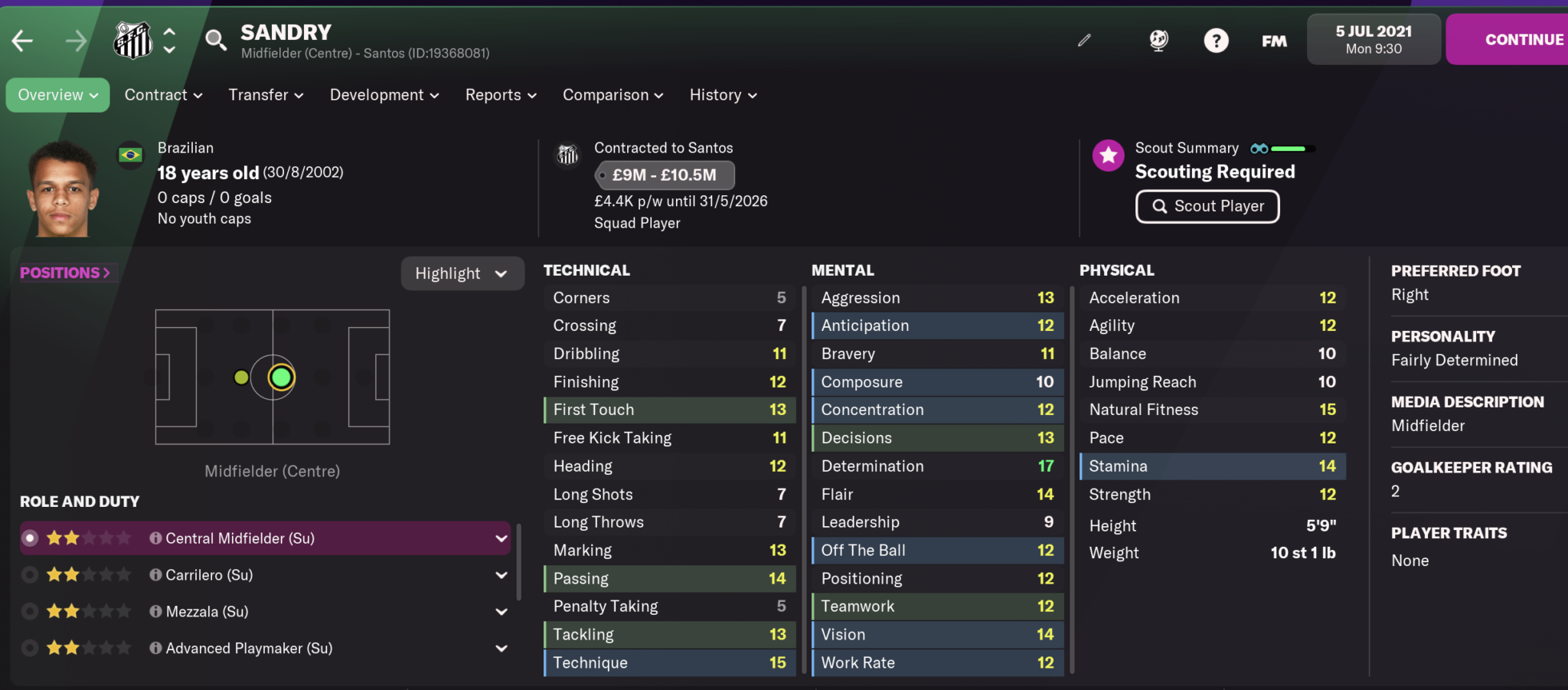Image resolution: width=1568 pixels, height=690 pixels.
Task: Open the Transfer menu
Action: coord(265,94)
